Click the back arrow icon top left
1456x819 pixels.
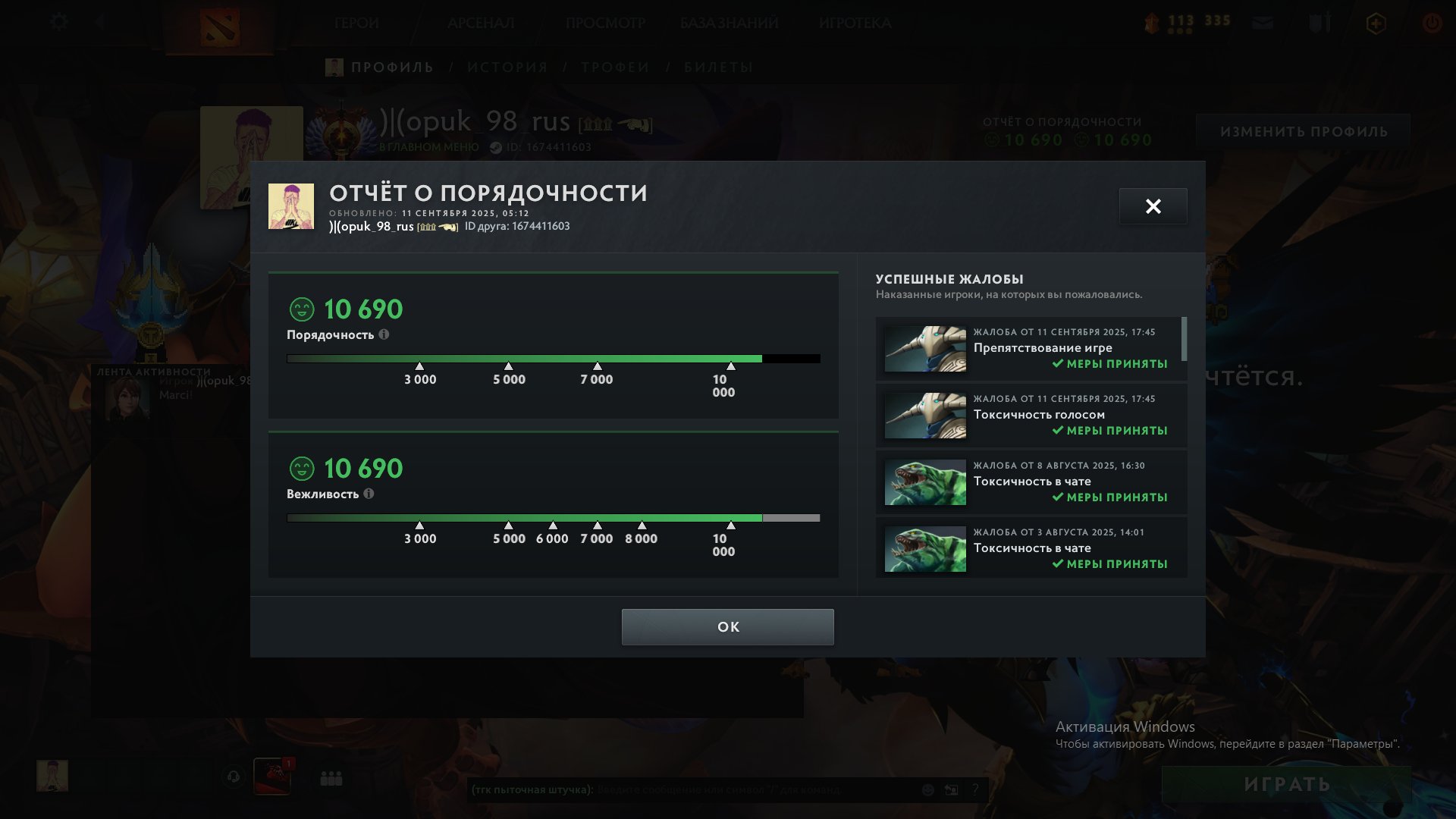pyautogui.click(x=99, y=22)
